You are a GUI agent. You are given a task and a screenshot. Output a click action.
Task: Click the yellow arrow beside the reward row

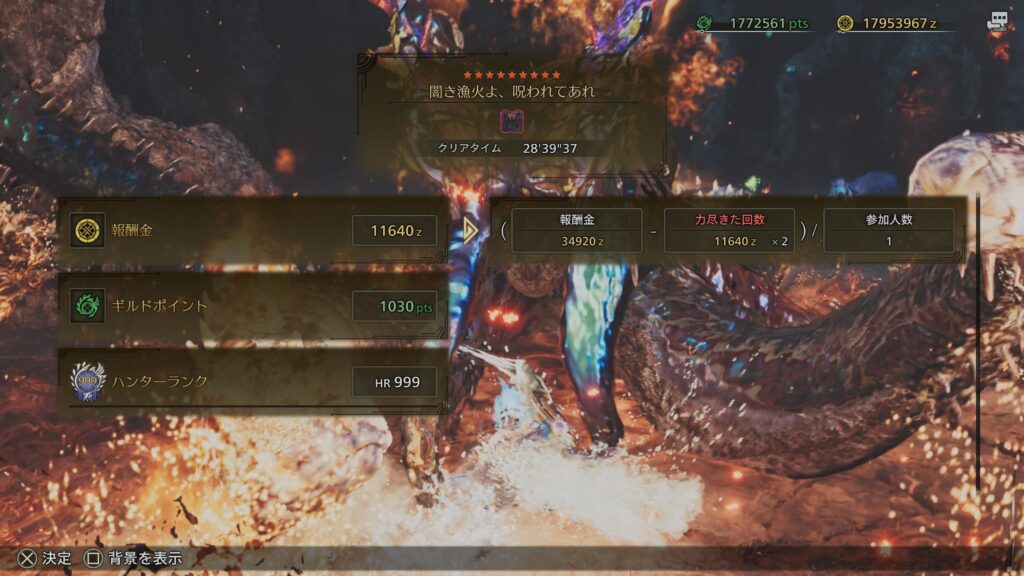click(x=471, y=232)
